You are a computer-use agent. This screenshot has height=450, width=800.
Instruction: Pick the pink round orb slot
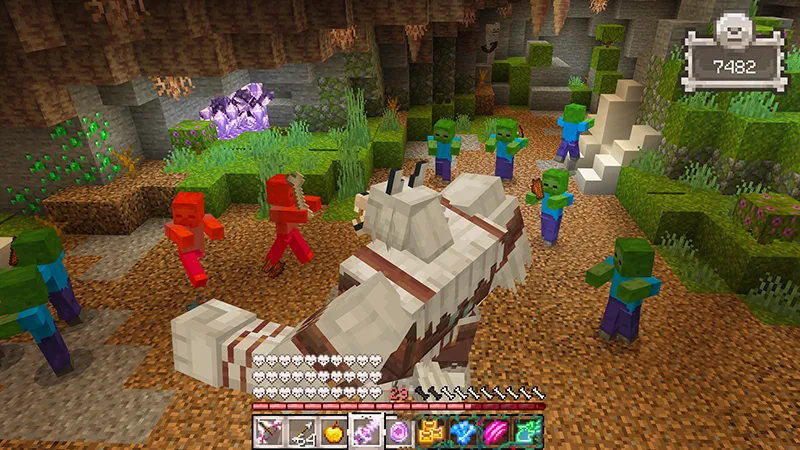point(399,432)
